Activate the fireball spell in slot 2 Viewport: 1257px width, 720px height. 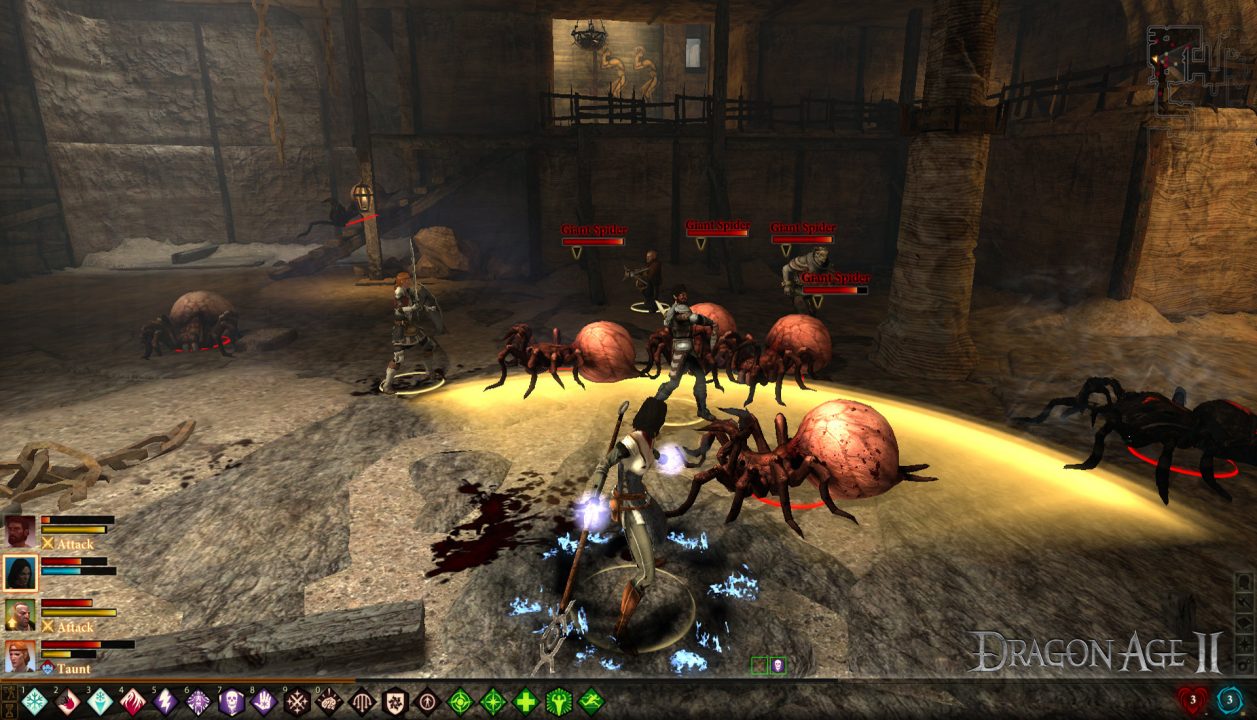click(x=67, y=701)
